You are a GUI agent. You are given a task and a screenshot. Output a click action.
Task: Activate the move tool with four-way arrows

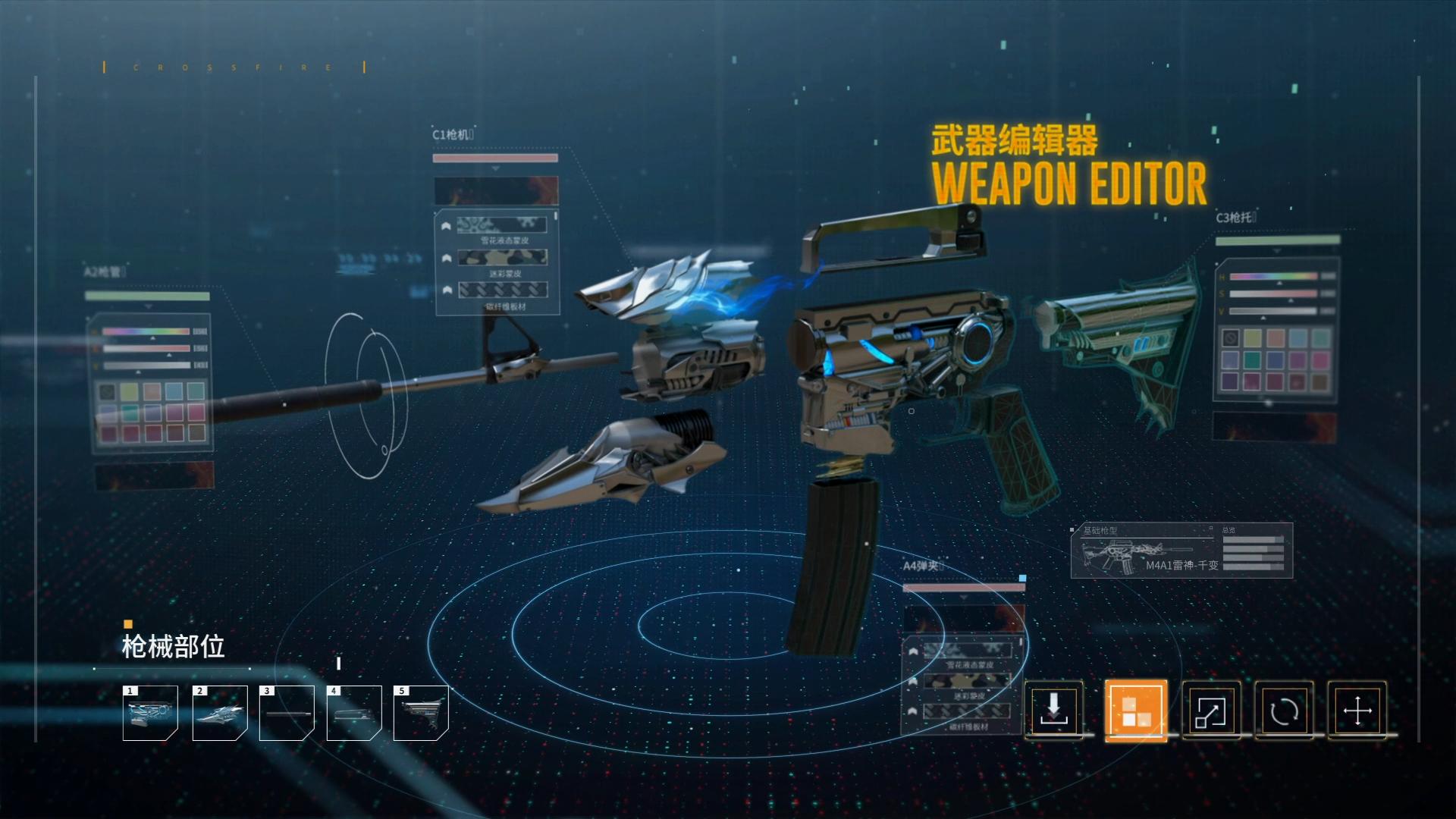1357,711
